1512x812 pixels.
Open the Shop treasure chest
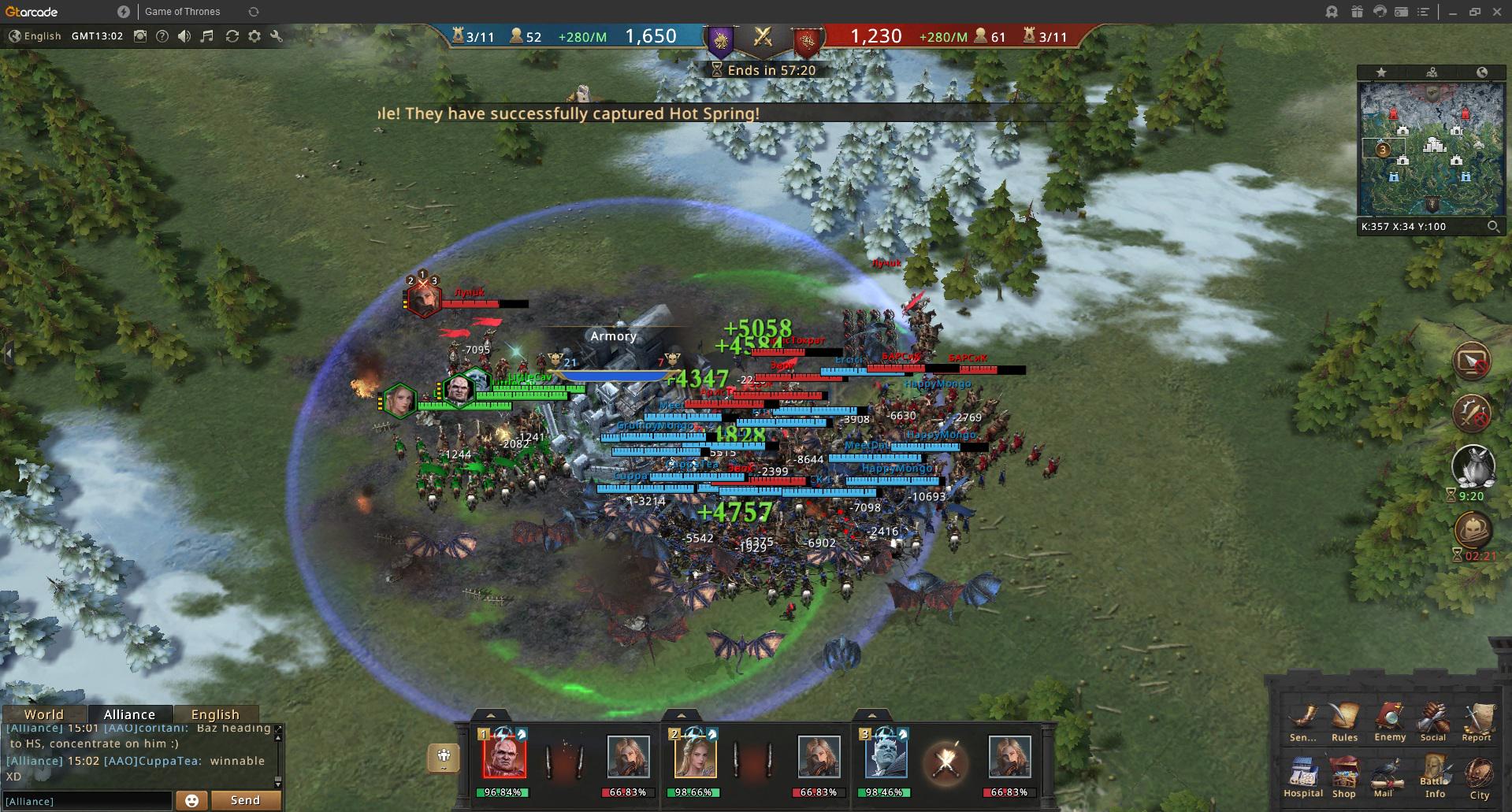[x=1344, y=774]
